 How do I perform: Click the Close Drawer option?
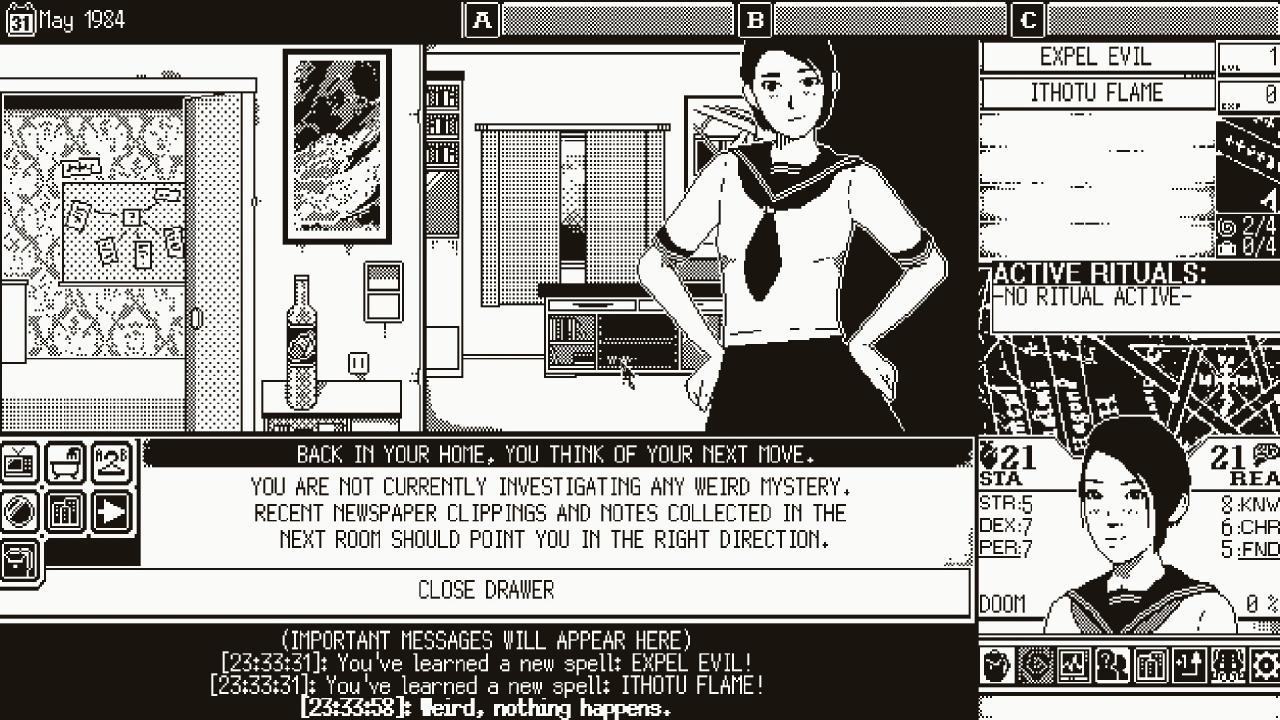point(486,591)
